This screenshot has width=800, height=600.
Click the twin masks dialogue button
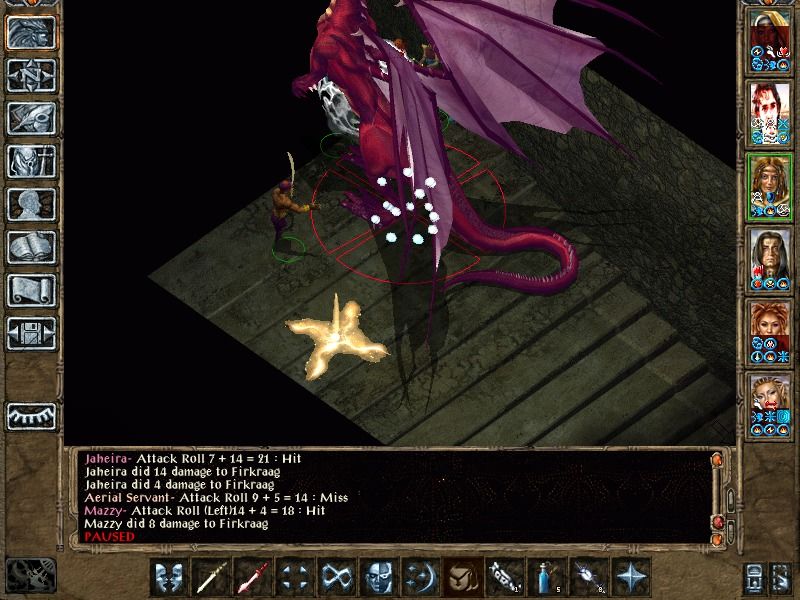[x=169, y=577]
